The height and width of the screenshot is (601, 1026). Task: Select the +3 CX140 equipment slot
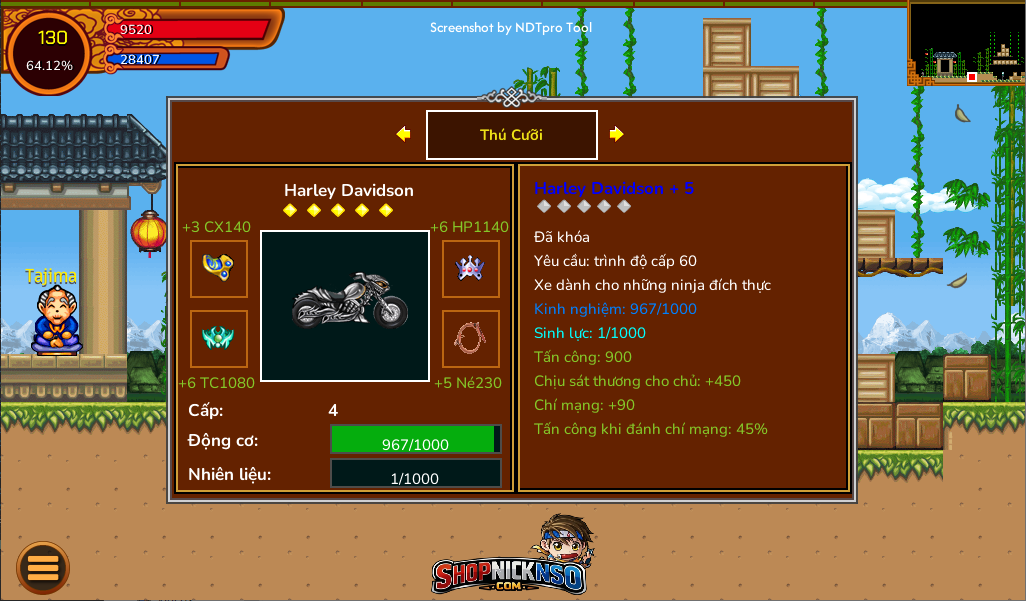(219, 268)
